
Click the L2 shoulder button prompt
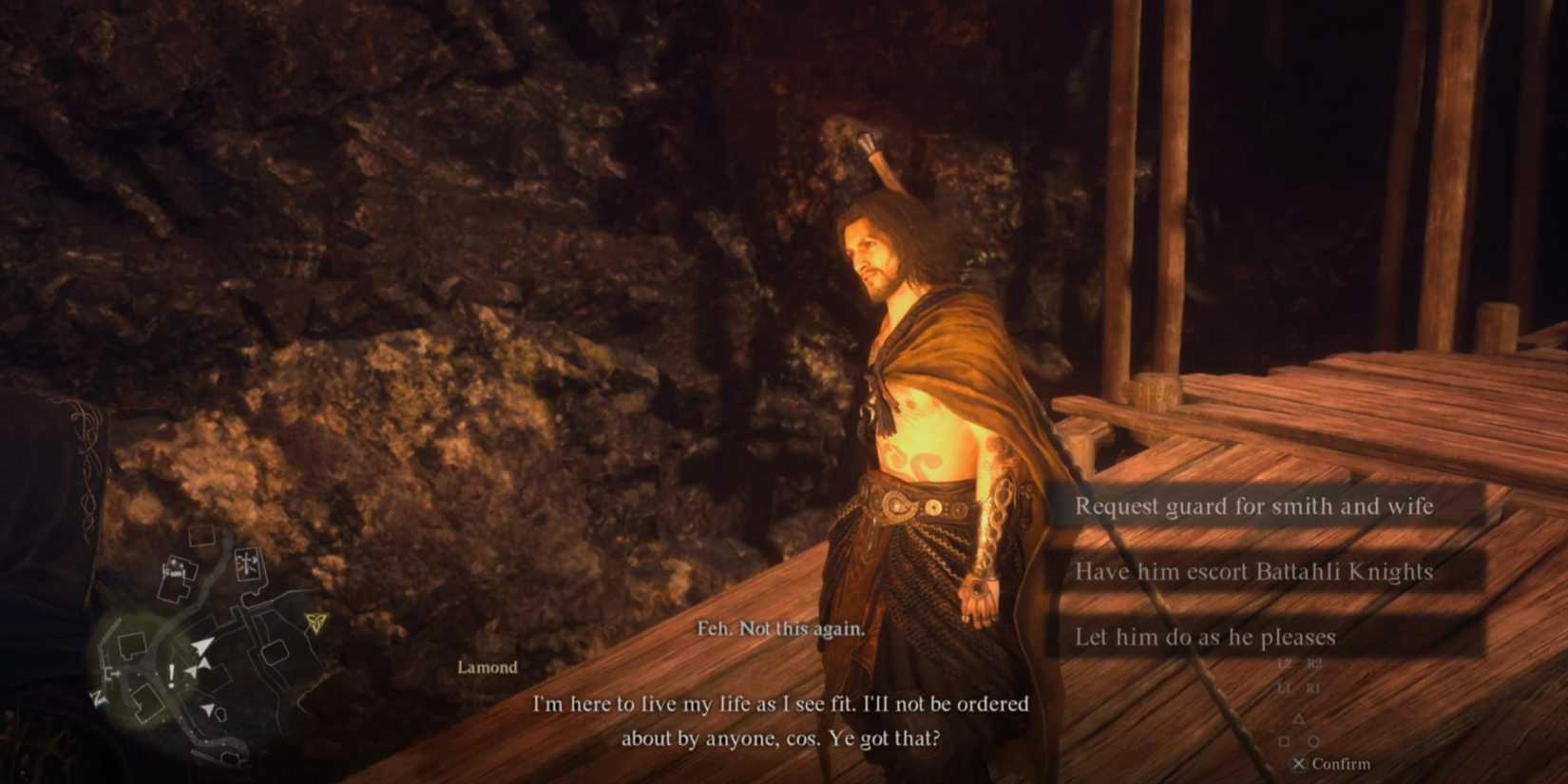[1285, 663]
